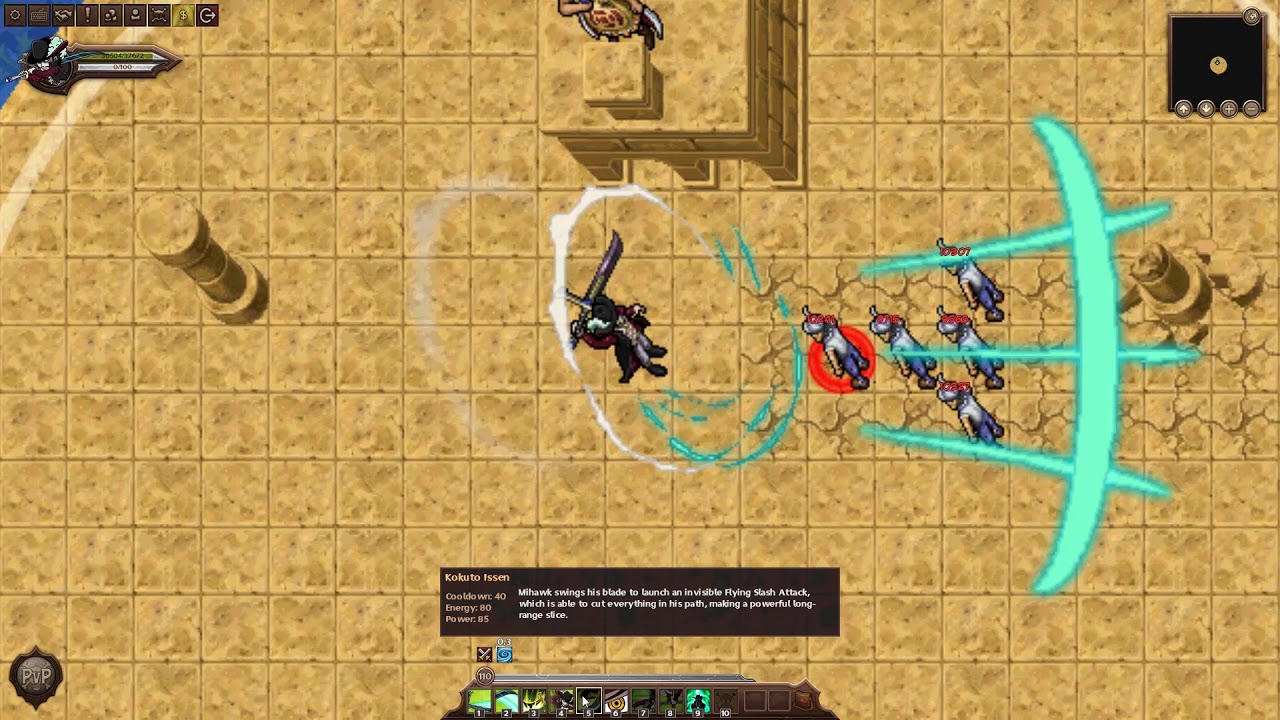
Task: Open the keyboard hotkeys panel icon
Action: pyautogui.click(x=38, y=15)
